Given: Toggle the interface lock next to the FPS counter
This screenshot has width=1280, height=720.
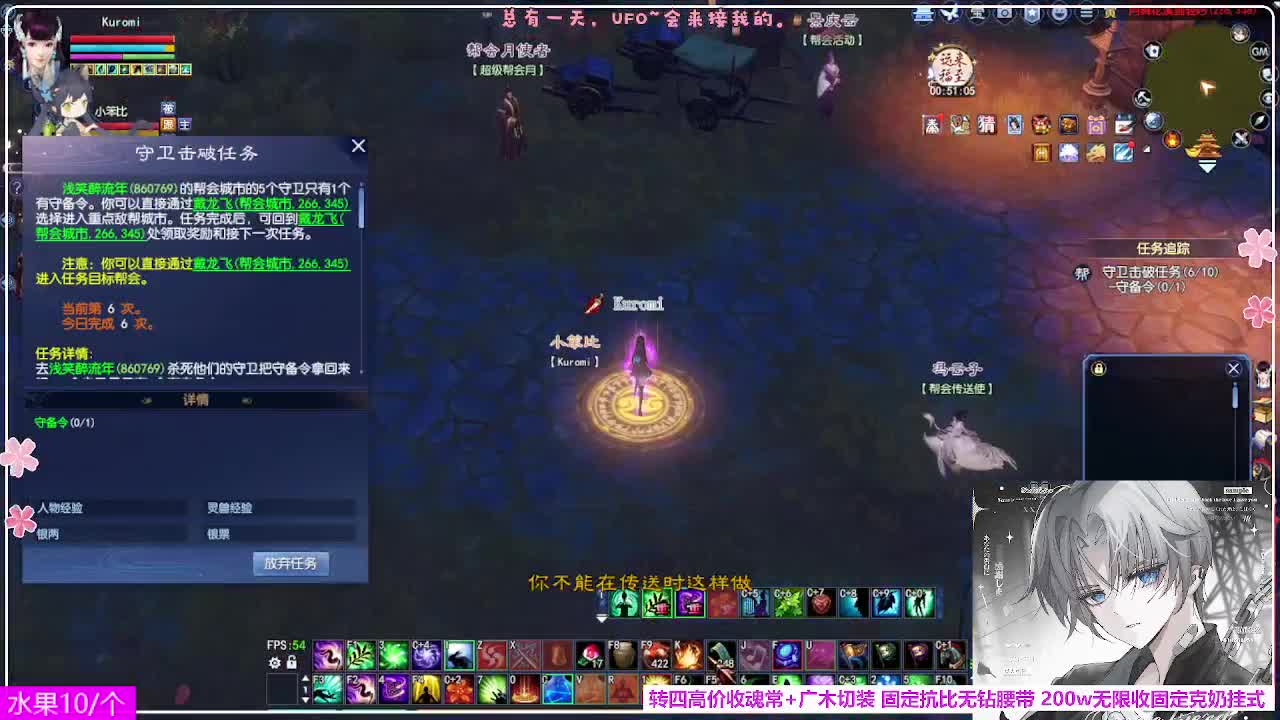Looking at the screenshot, I should (292, 662).
